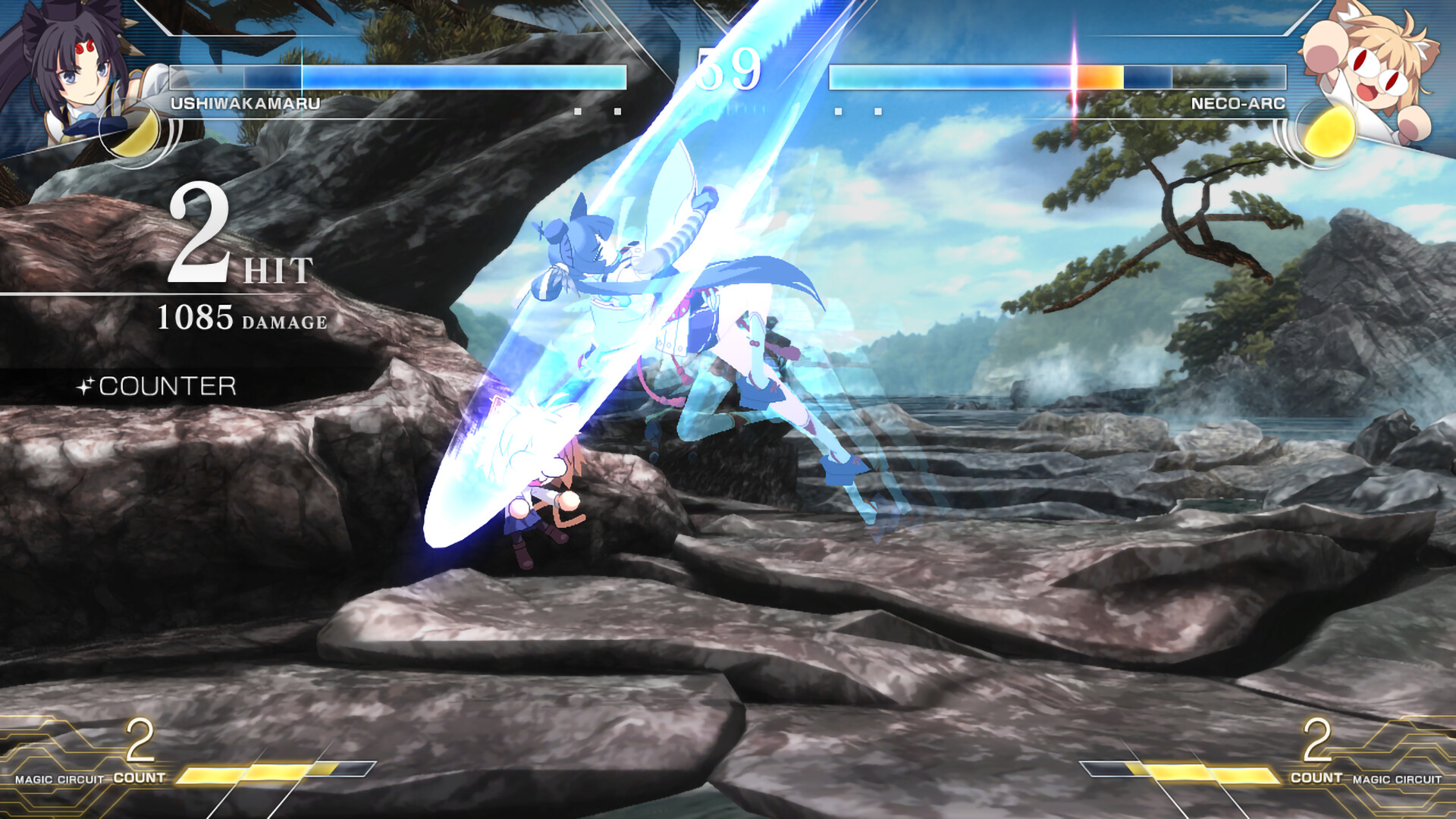Image resolution: width=1456 pixels, height=819 pixels.
Task: Toggle the first round marker dot under Ushiwakamaru's bar
Action: [578, 111]
